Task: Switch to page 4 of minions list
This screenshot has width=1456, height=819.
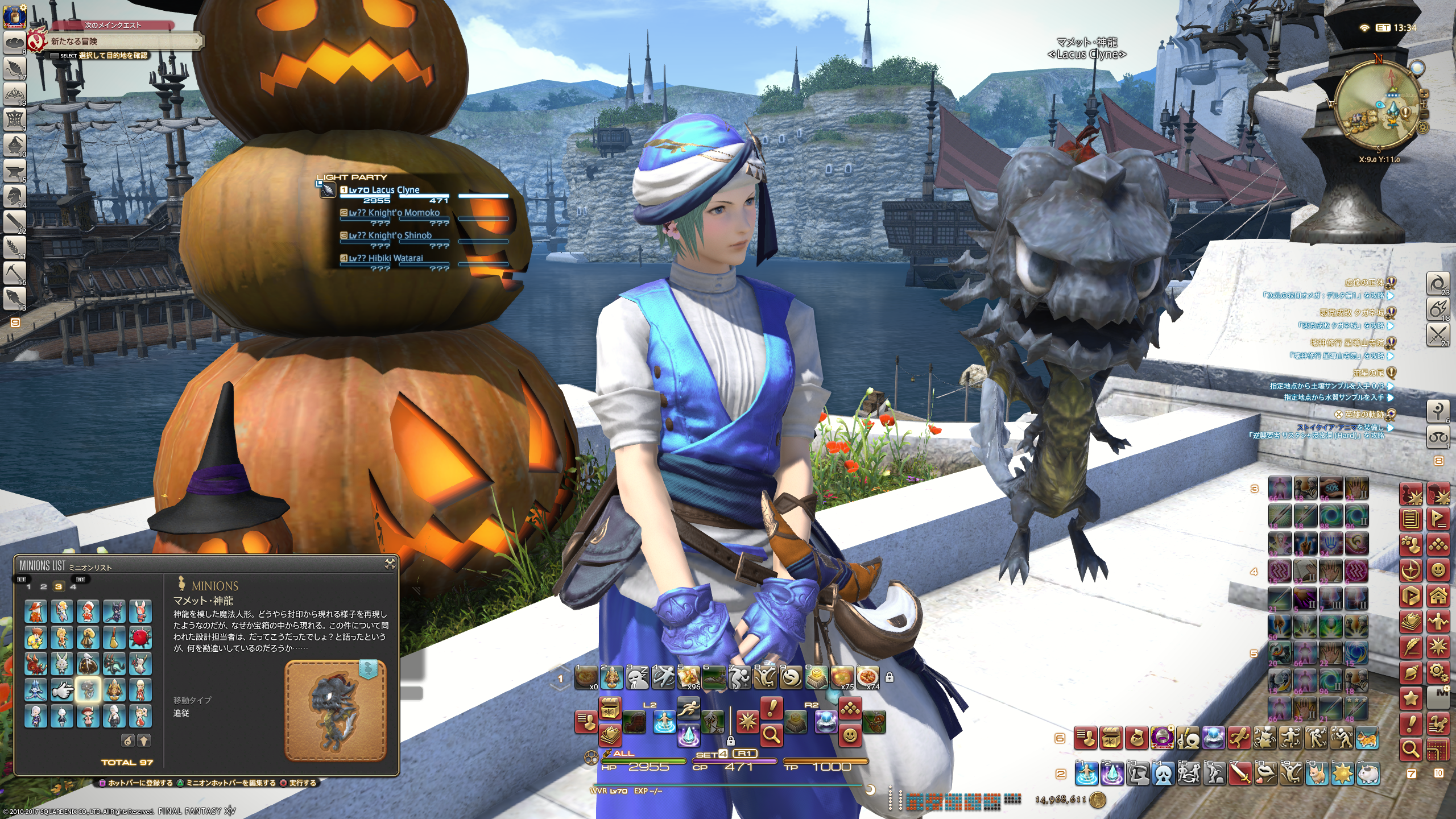Action: click(x=73, y=586)
